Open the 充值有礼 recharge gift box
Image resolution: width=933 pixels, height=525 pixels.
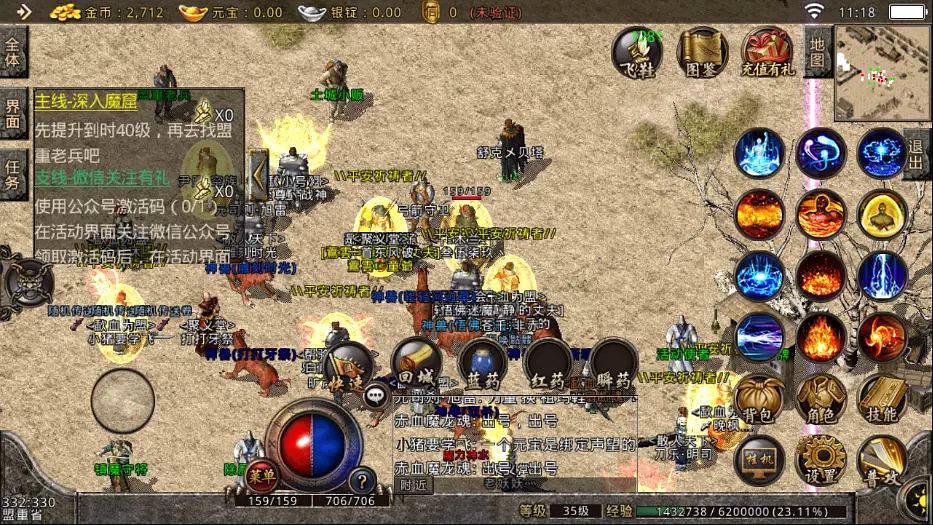(768, 51)
